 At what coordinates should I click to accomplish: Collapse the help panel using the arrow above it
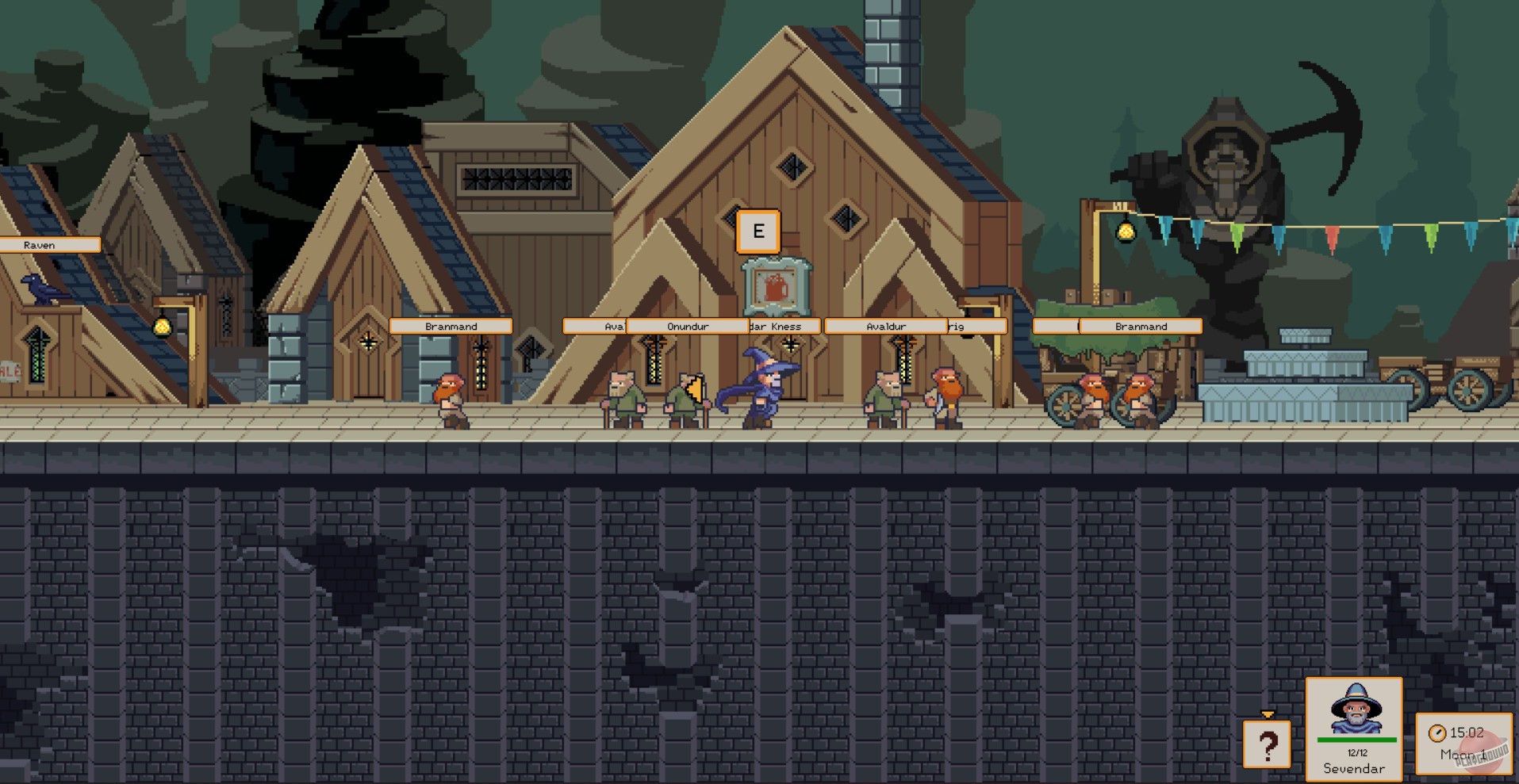tap(1268, 713)
